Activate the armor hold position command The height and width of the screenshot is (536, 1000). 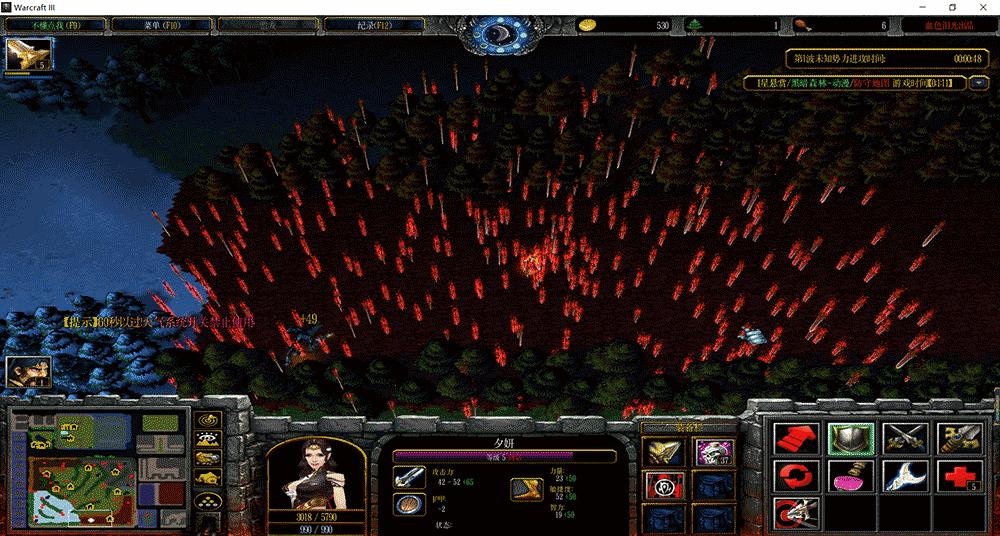pyautogui.click(x=851, y=438)
